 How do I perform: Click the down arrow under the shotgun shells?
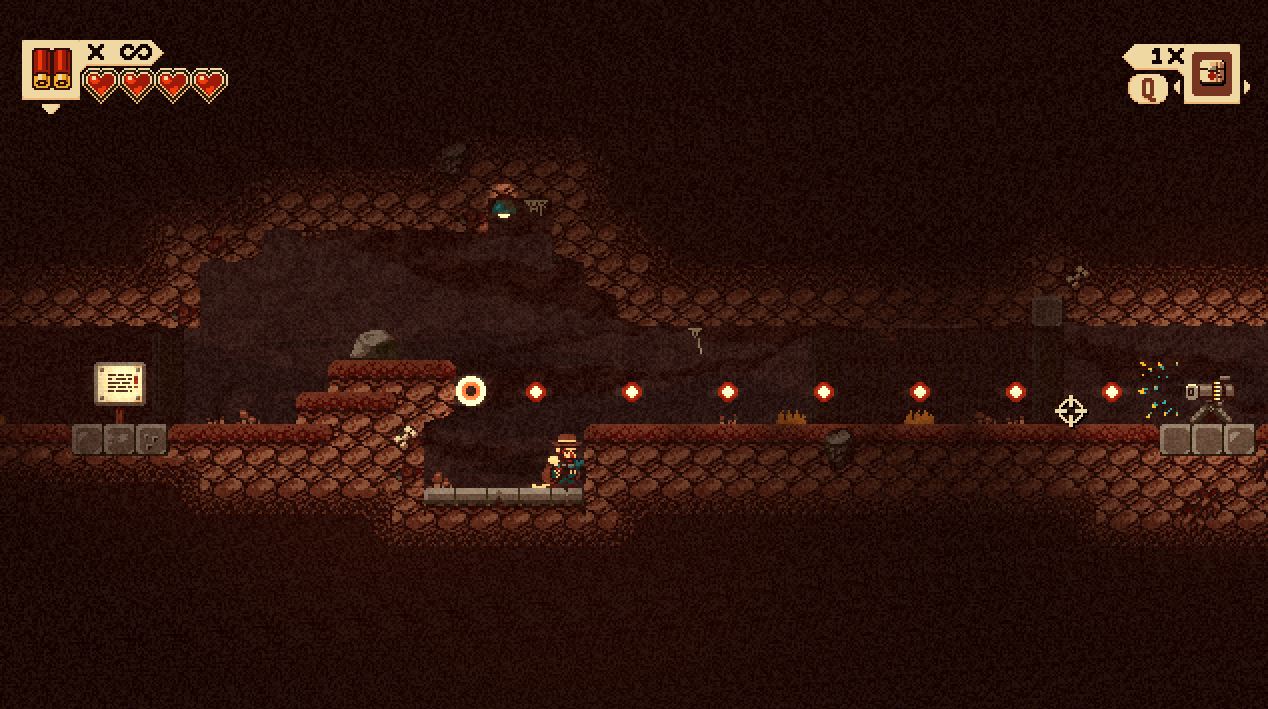pos(51,108)
